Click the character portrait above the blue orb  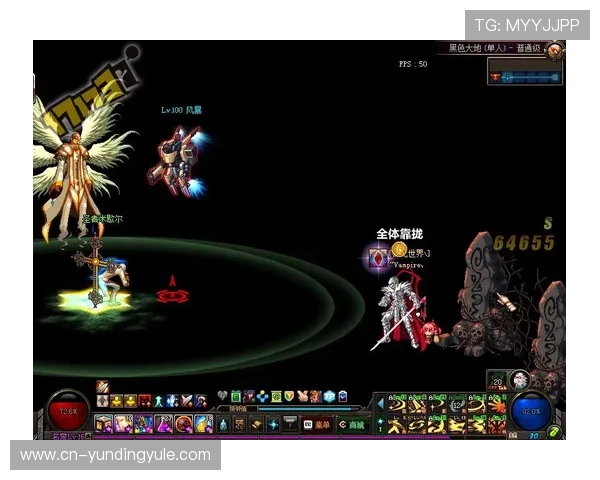tap(520, 380)
